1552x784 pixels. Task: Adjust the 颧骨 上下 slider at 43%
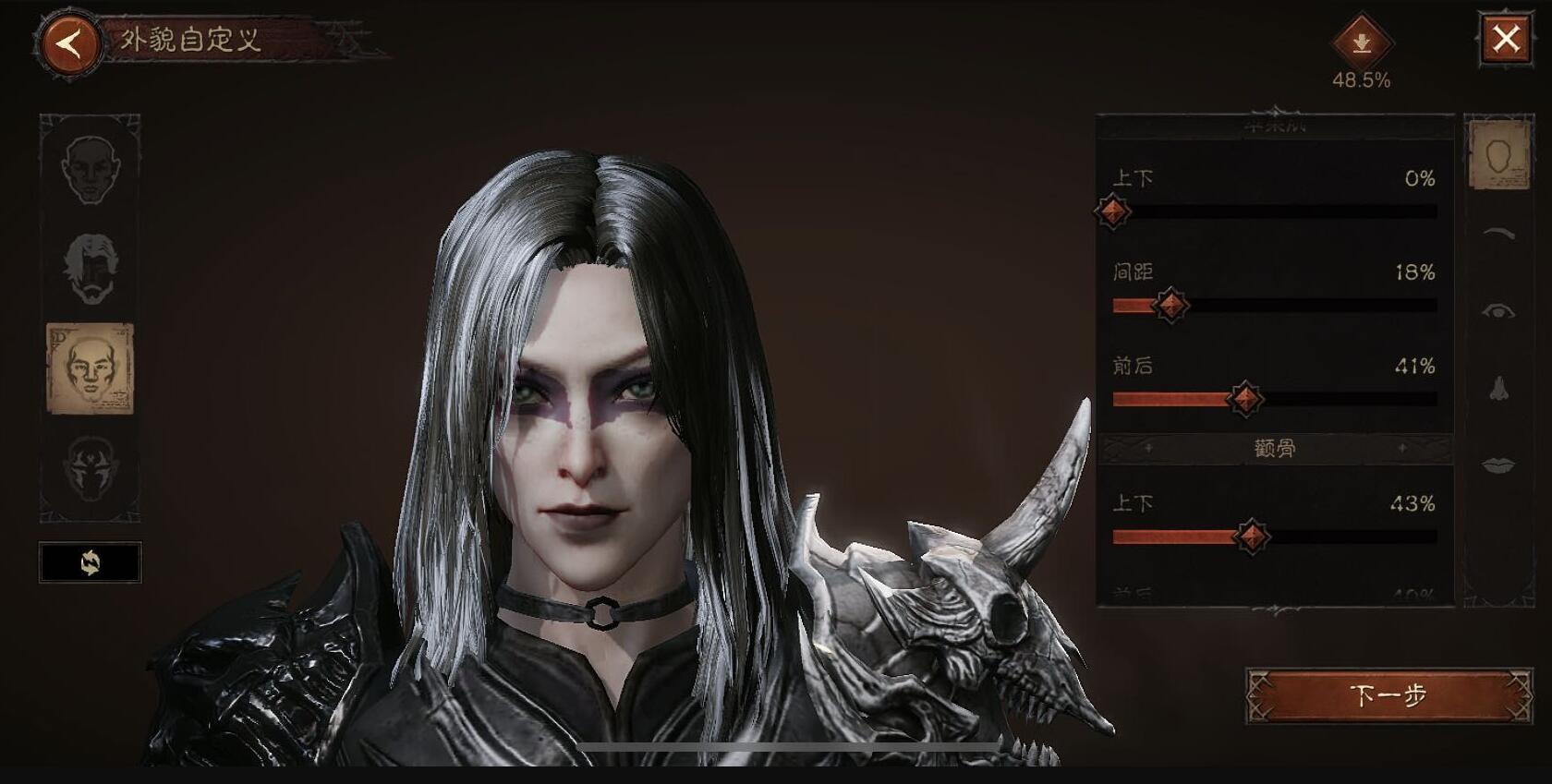pos(1252,537)
